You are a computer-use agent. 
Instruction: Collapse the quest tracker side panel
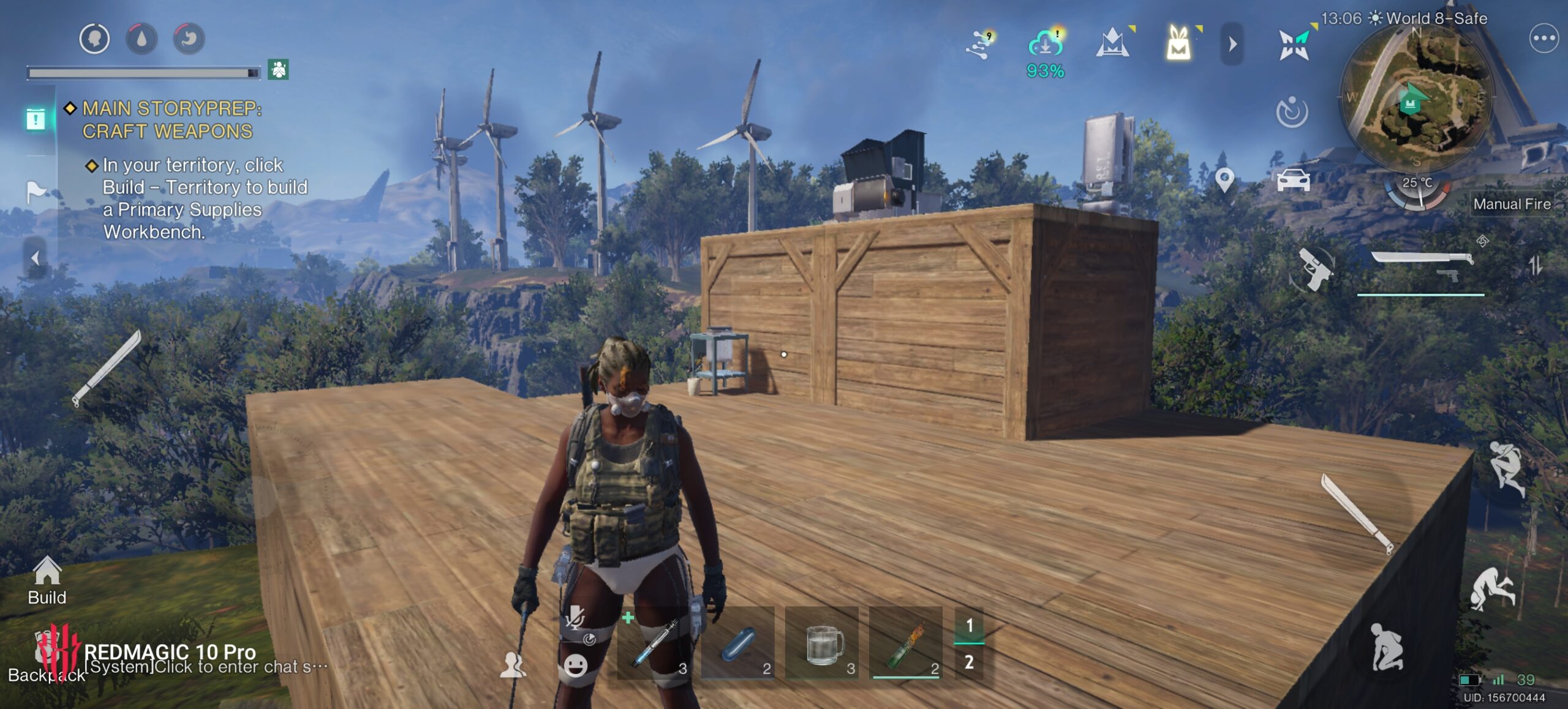(35, 258)
